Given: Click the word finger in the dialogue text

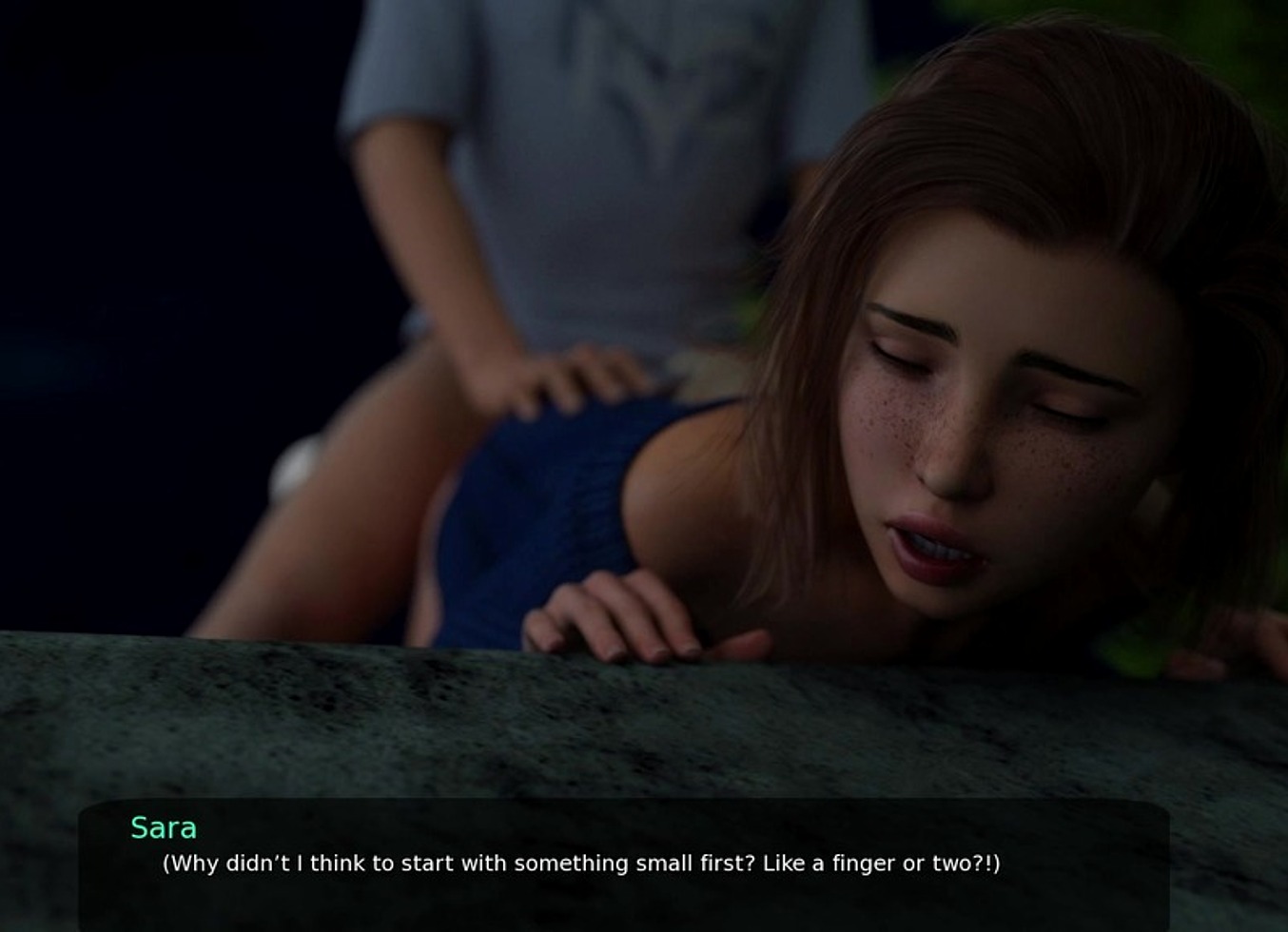Looking at the screenshot, I should [866, 864].
